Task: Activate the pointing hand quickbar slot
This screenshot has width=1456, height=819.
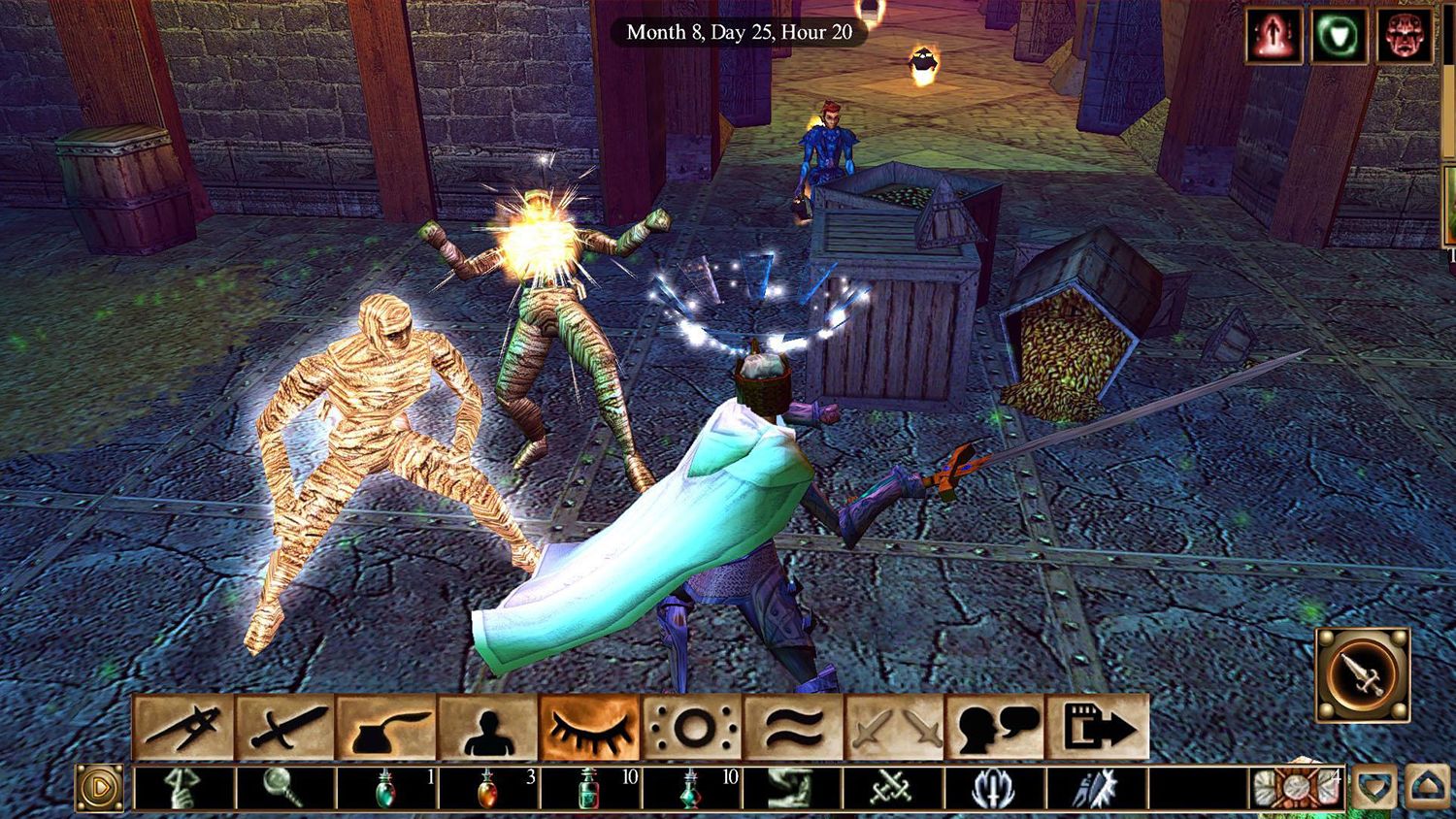Action: [x=182, y=788]
